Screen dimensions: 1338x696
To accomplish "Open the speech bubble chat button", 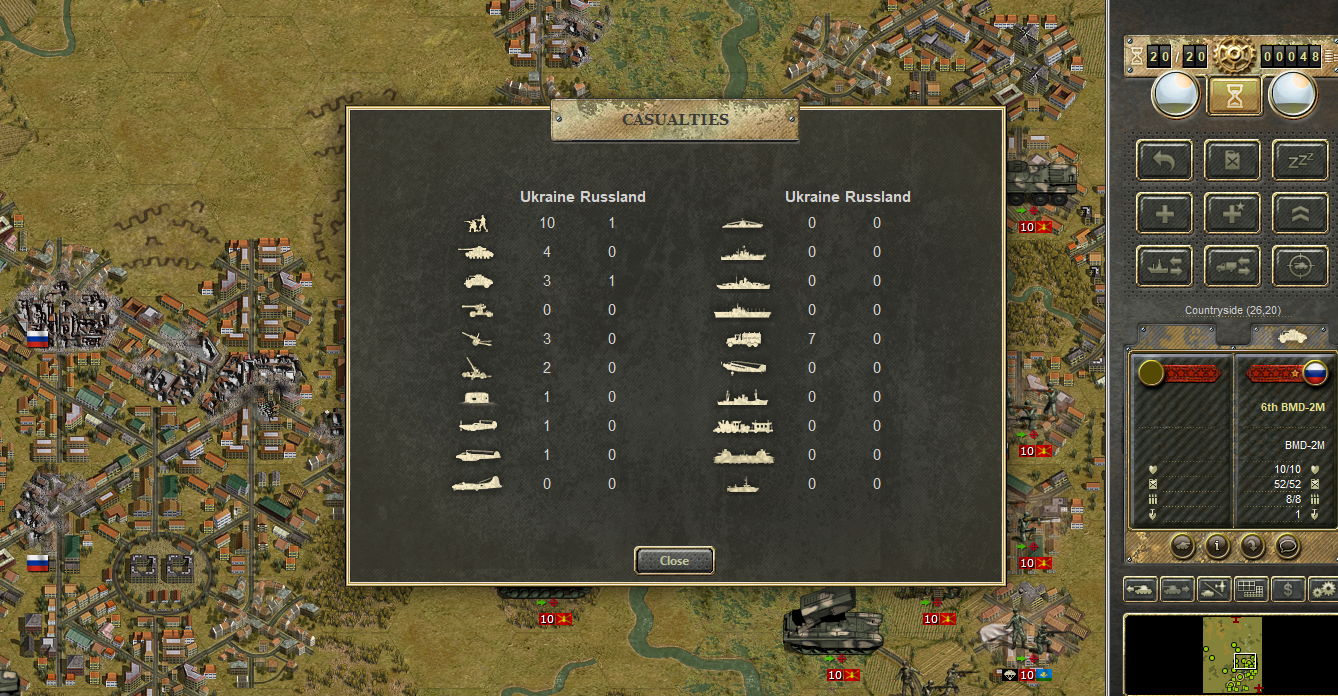I will click(1287, 546).
